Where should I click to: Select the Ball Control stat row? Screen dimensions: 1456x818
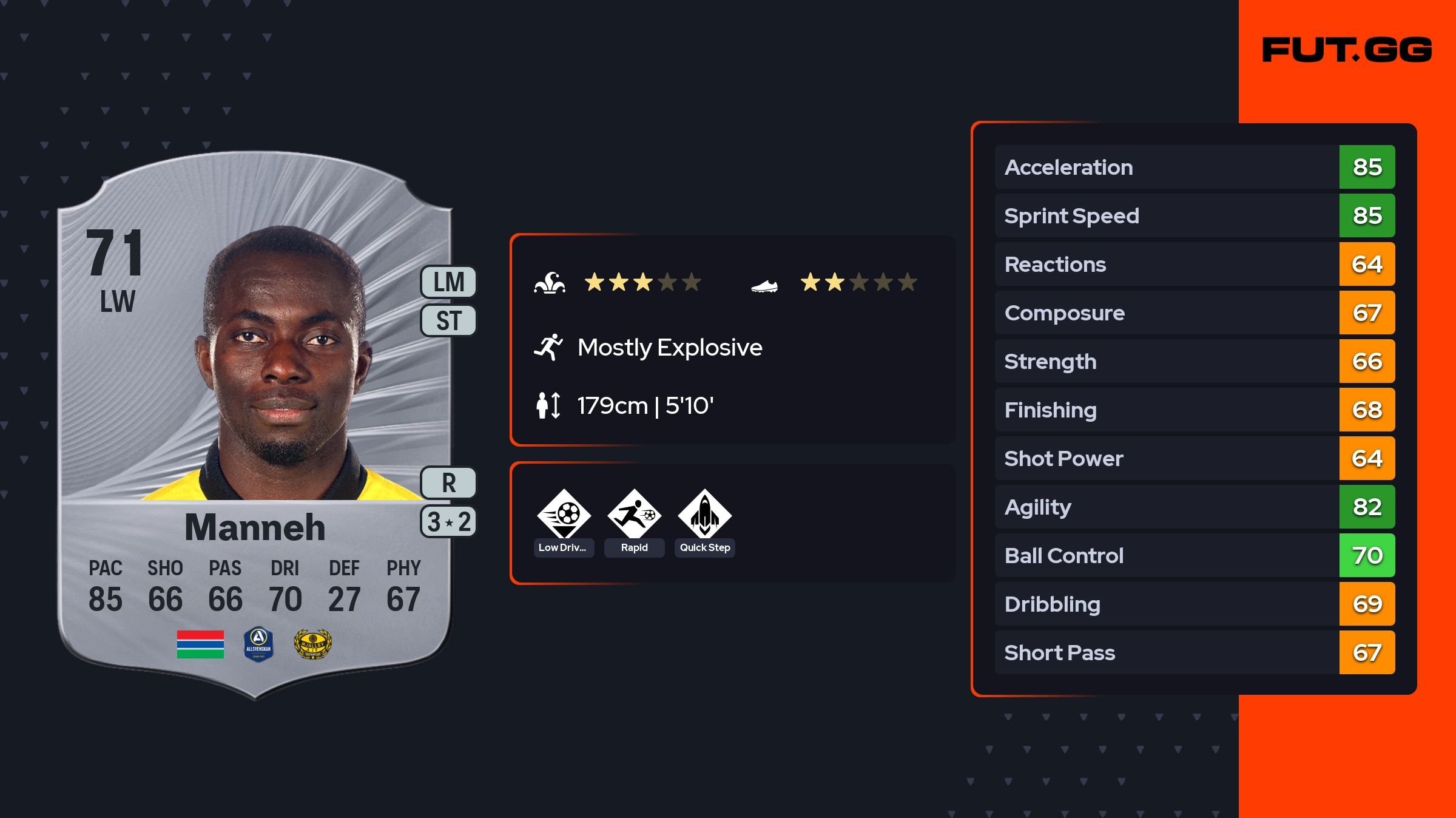tap(1194, 555)
